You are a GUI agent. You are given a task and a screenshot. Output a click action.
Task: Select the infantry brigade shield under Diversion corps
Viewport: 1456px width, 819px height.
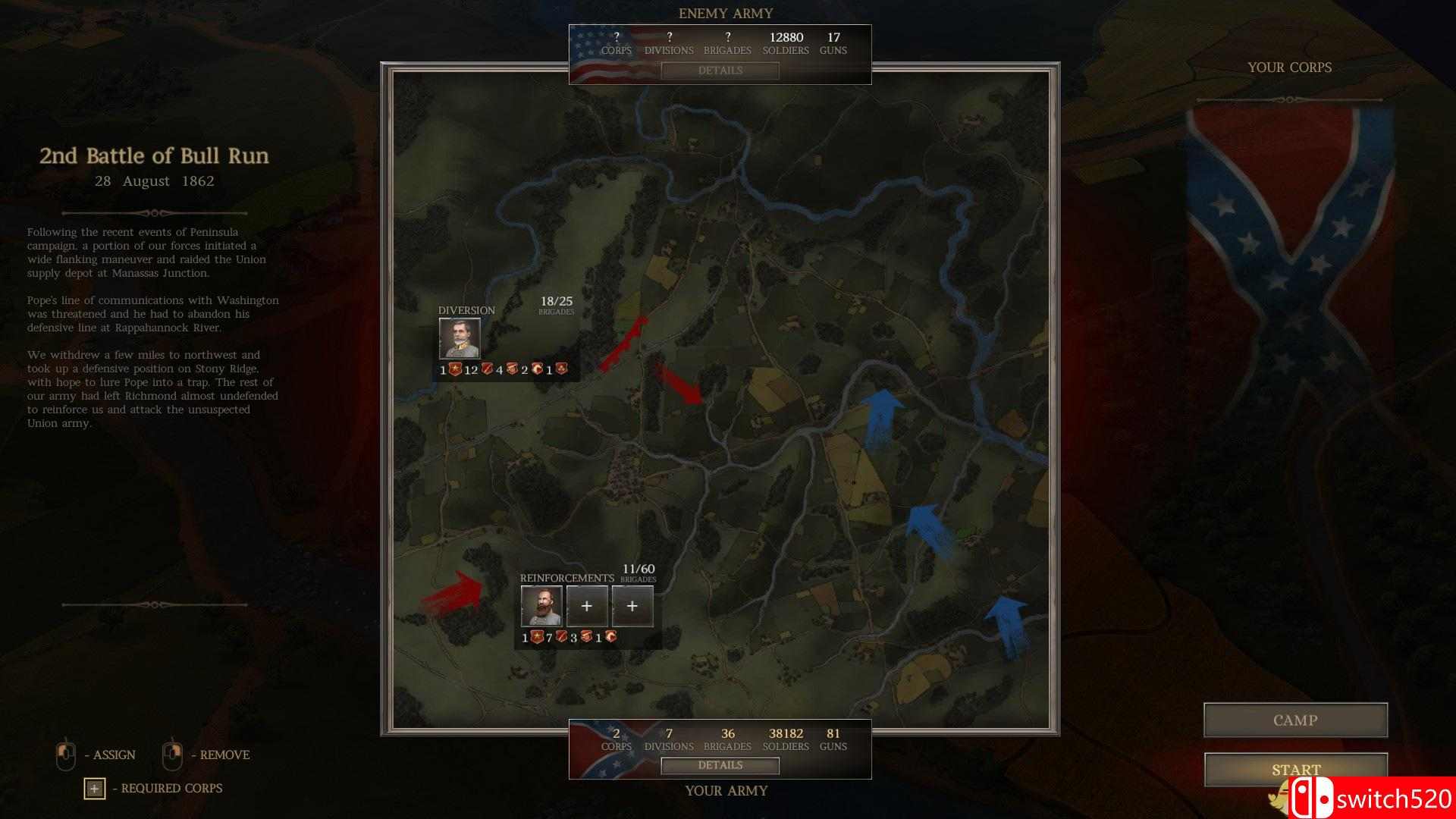488,369
